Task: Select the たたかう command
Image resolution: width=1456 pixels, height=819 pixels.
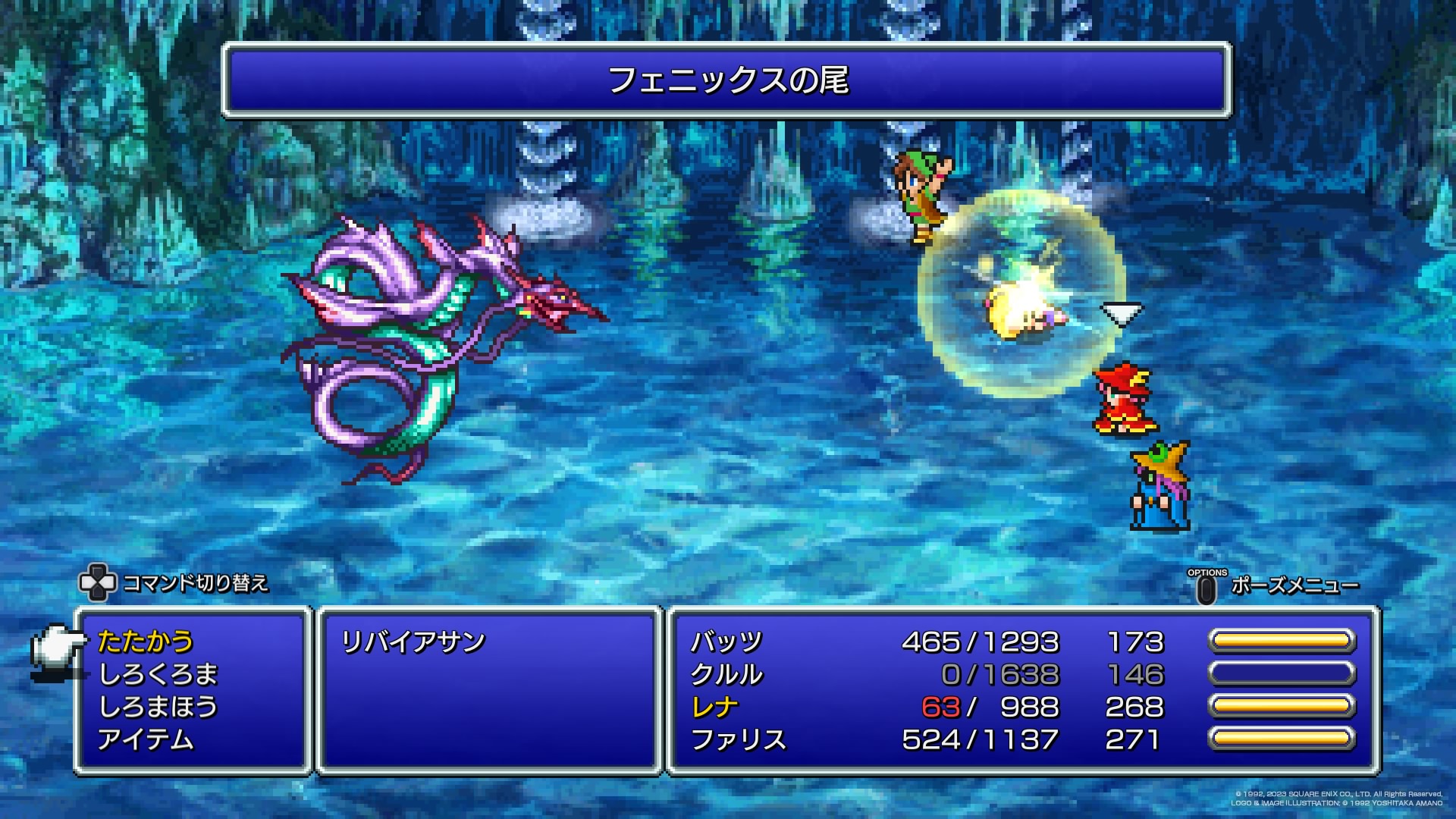Action: pyautogui.click(x=146, y=642)
